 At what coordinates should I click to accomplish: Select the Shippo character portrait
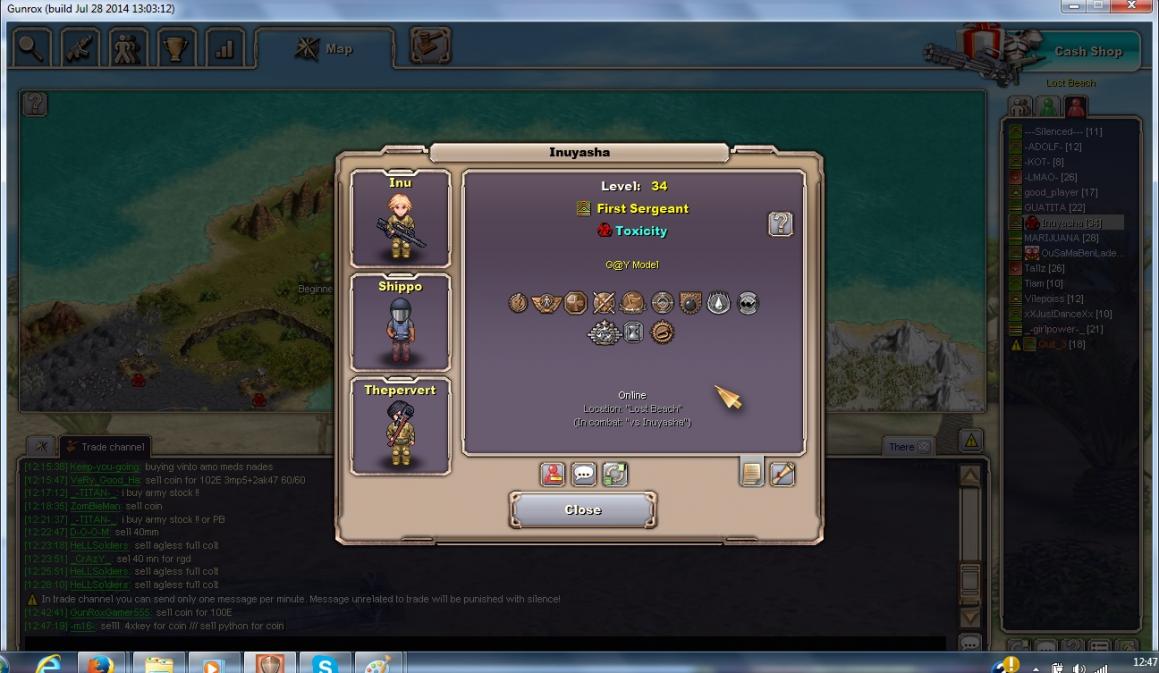pyautogui.click(x=400, y=322)
